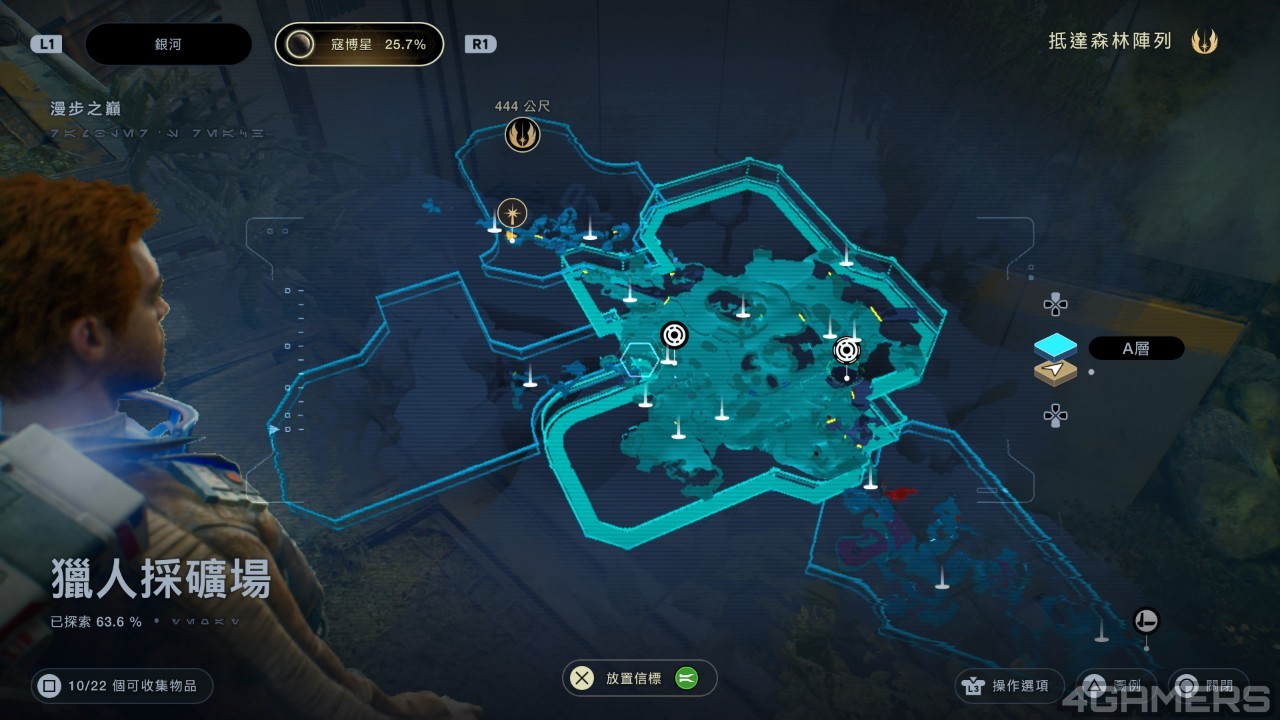Click the stacked floor layers icon

(1055, 359)
